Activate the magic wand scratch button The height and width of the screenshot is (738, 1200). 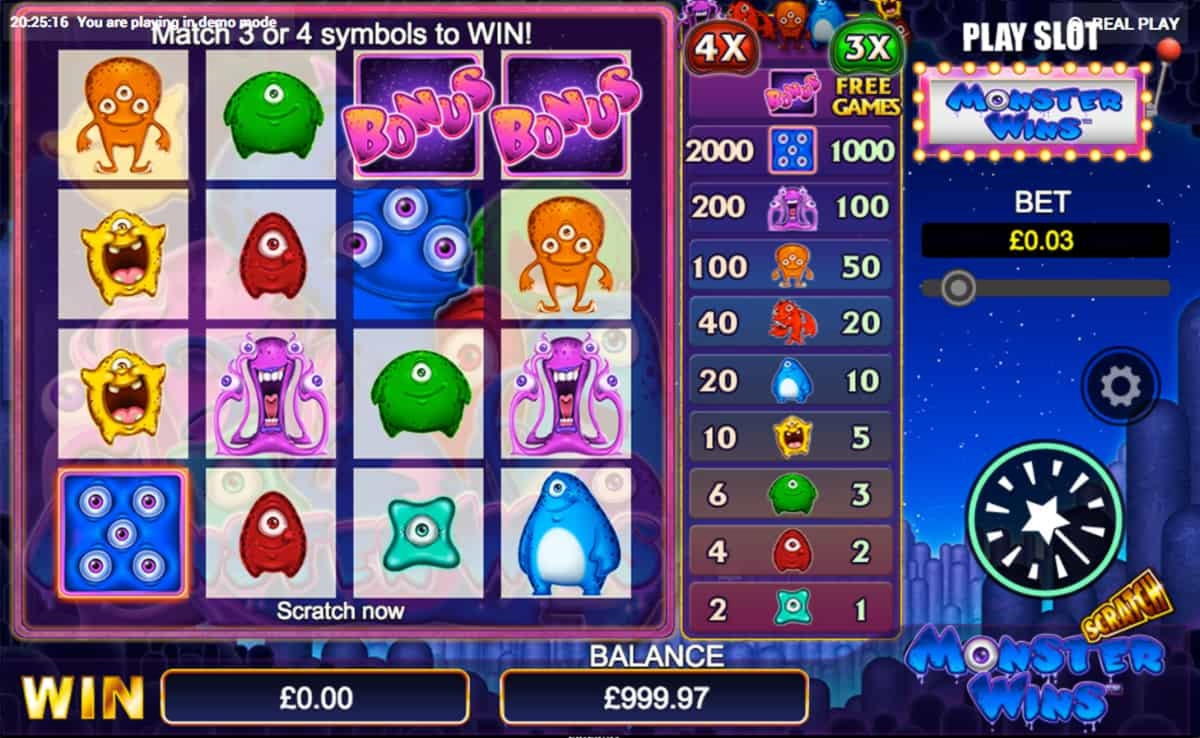click(x=1045, y=520)
